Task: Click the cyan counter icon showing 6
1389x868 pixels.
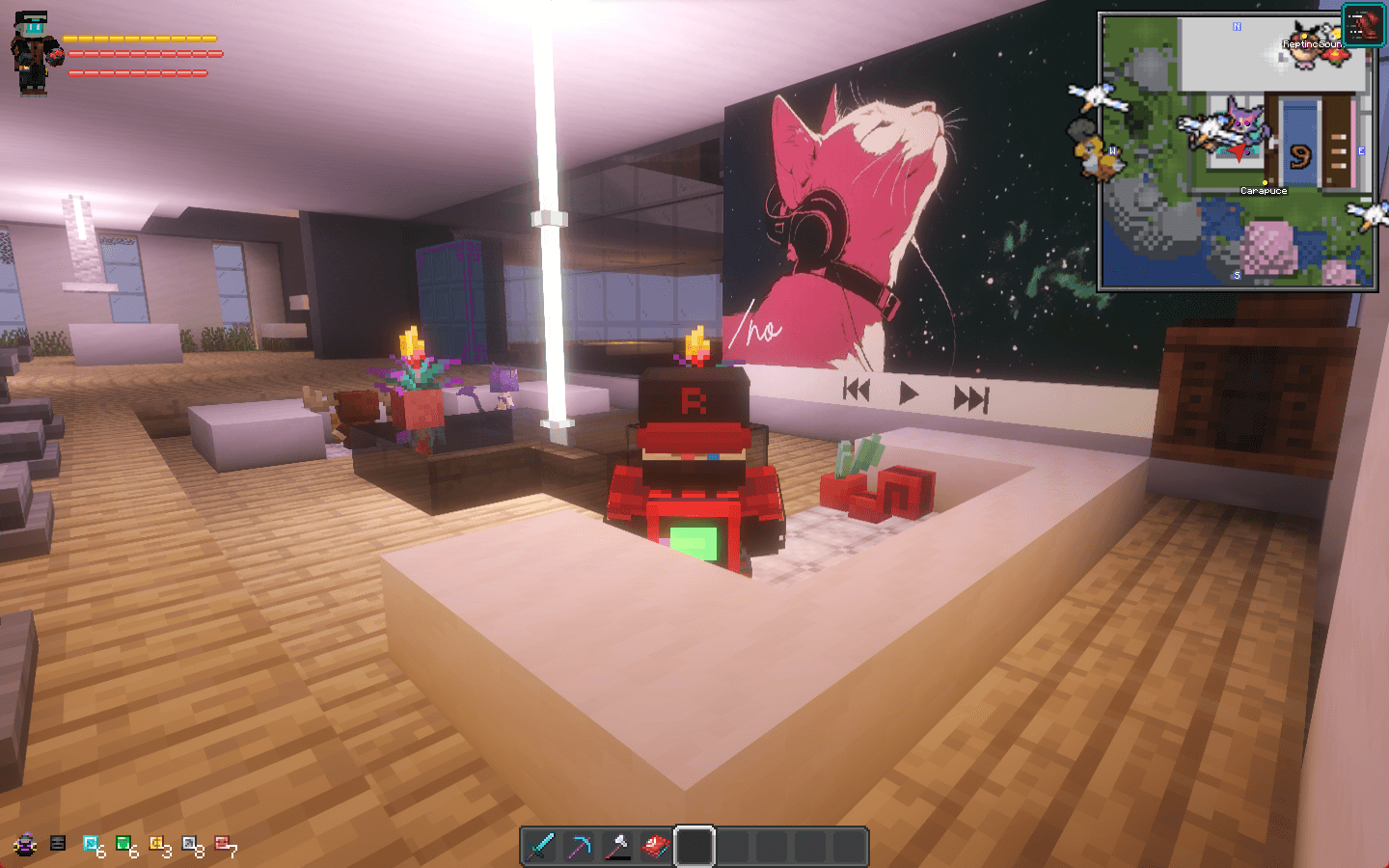Action: pos(90,842)
